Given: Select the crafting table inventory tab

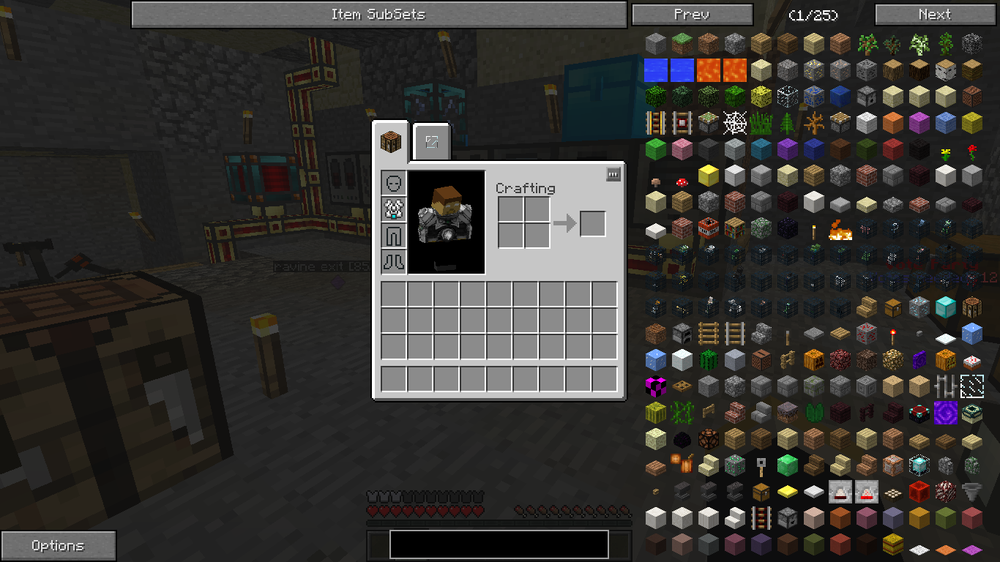Looking at the screenshot, I should point(392,142).
